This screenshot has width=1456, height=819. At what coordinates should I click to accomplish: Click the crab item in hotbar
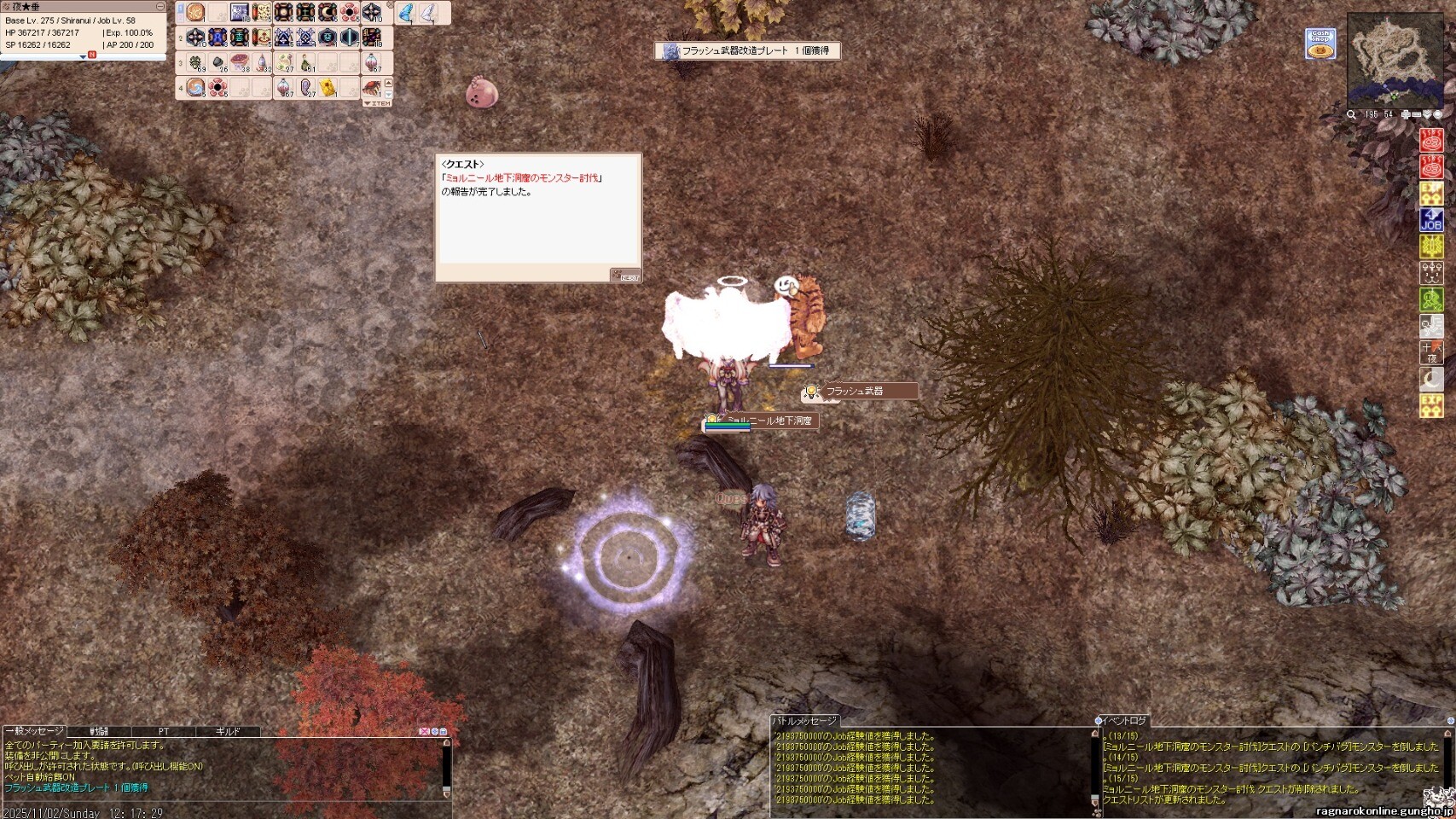(372, 87)
